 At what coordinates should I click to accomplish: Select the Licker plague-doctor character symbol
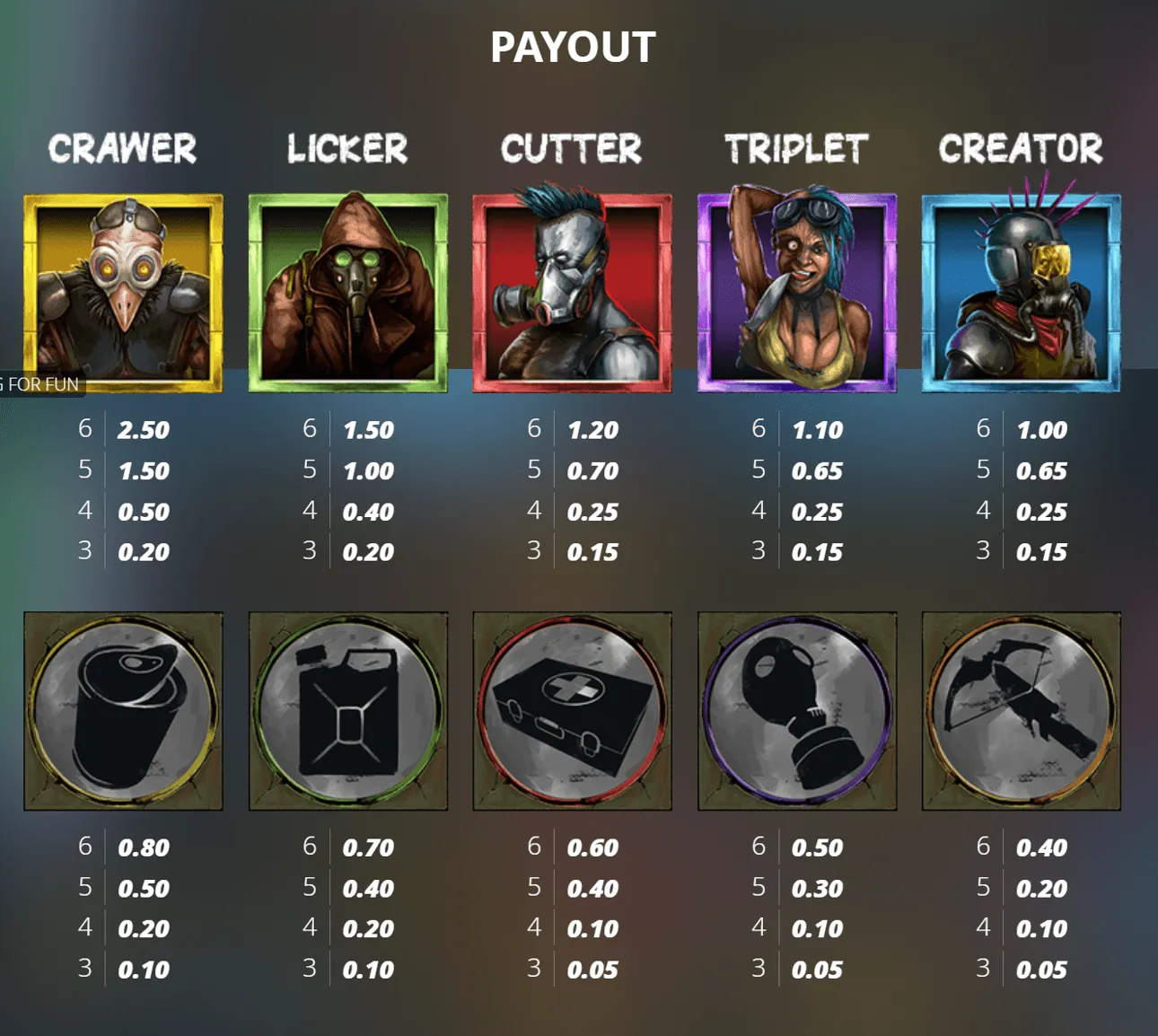point(348,292)
